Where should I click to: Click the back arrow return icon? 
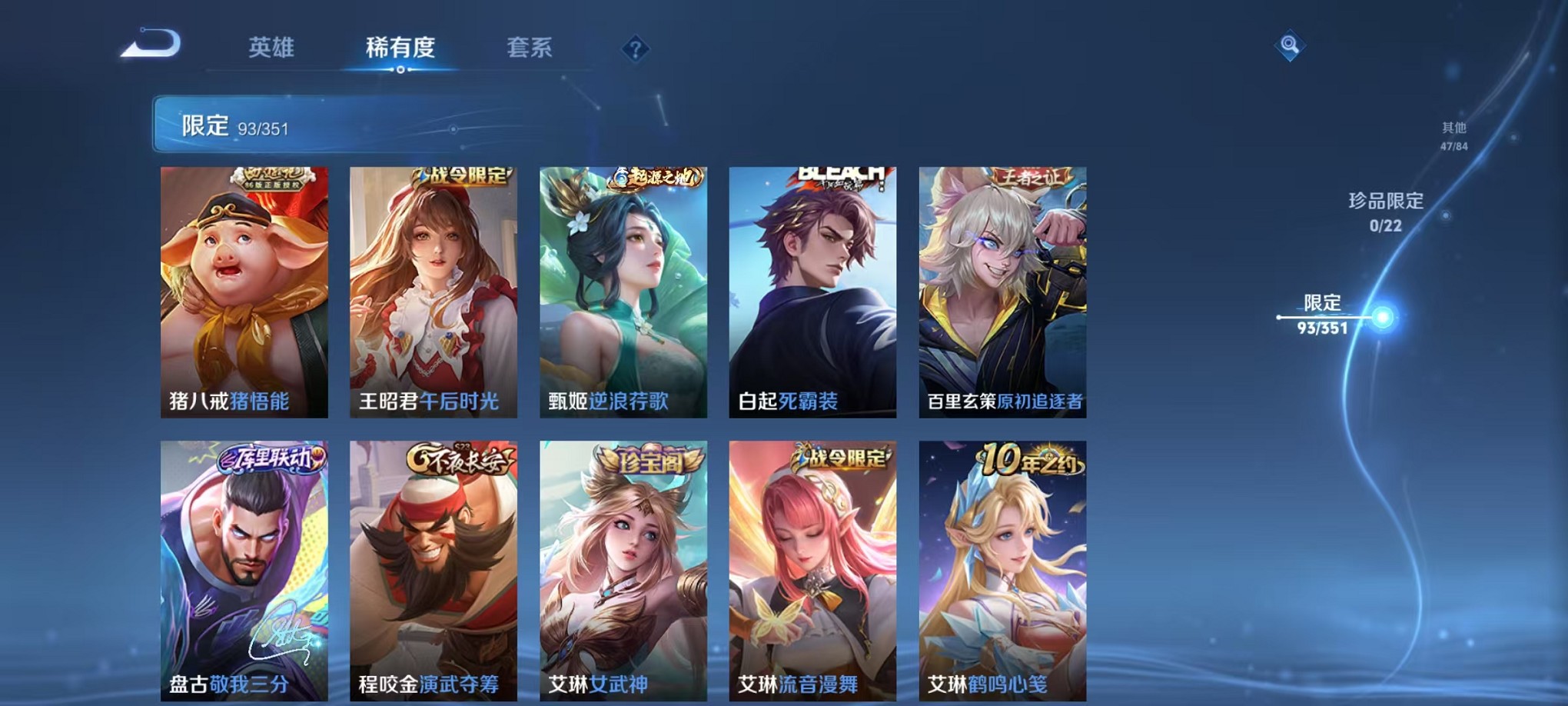[150, 48]
